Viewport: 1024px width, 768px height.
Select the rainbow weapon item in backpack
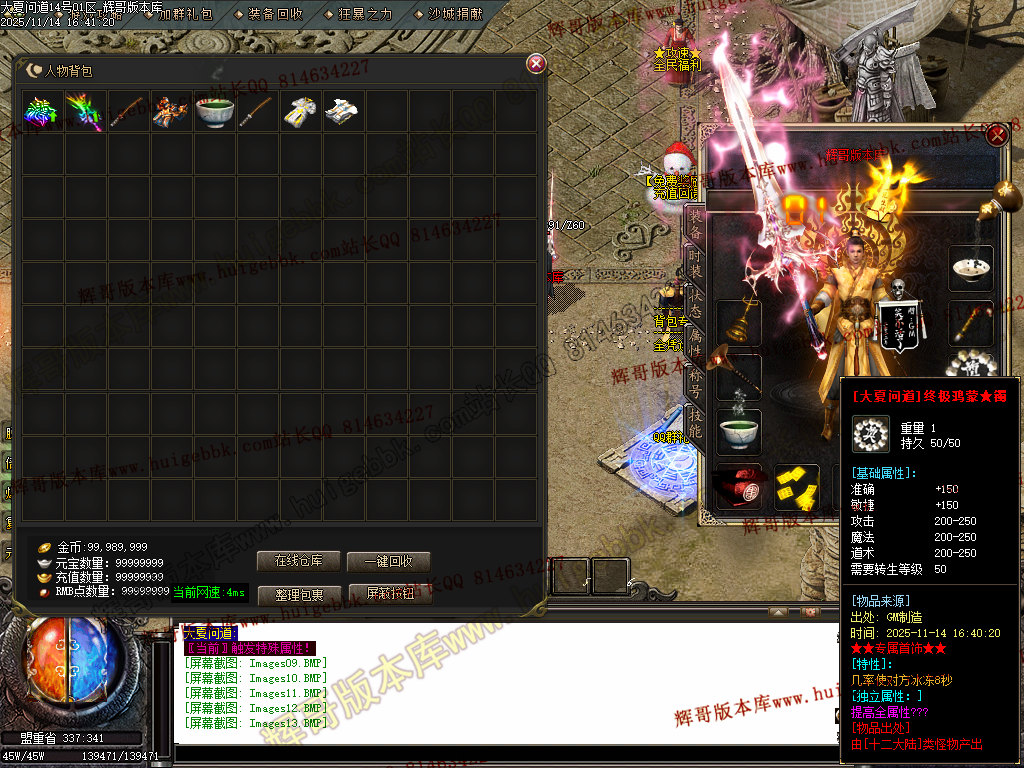pyautogui.click(x=86, y=111)
